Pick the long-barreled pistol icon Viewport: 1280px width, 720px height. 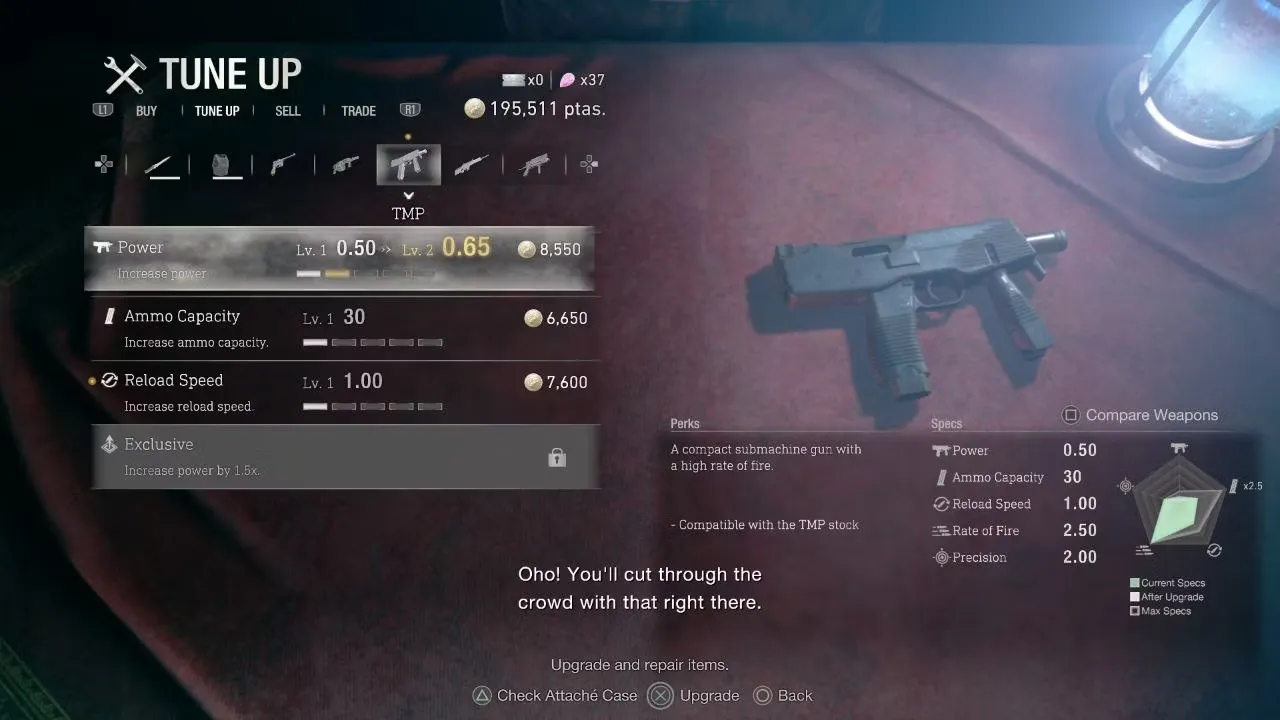(x=284, y=165)
